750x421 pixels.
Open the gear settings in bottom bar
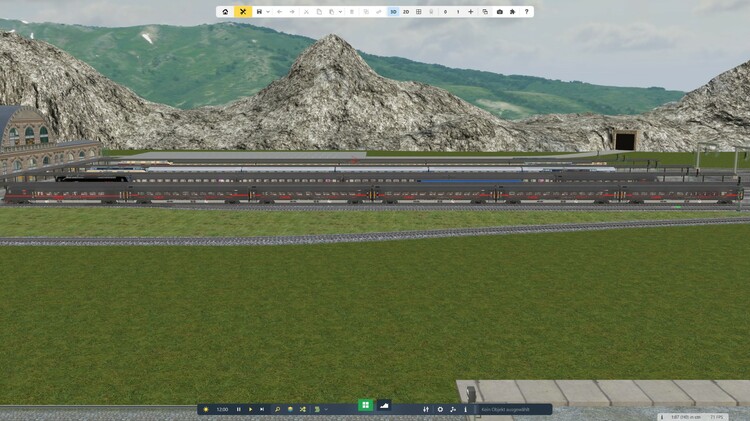point(440,409)
